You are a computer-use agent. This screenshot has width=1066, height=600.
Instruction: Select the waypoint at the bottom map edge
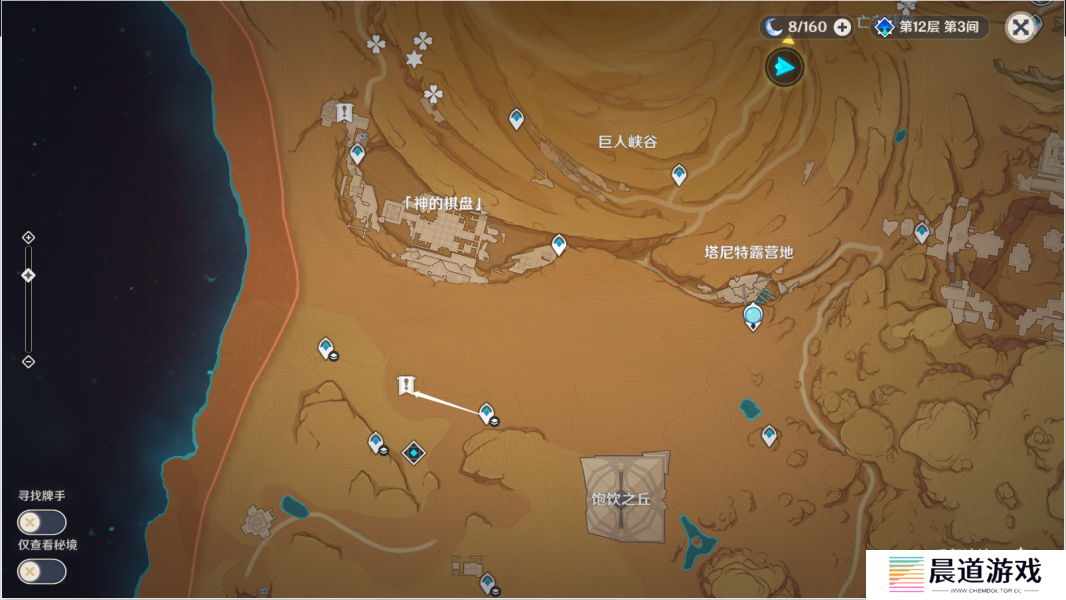tap(487, 581)
